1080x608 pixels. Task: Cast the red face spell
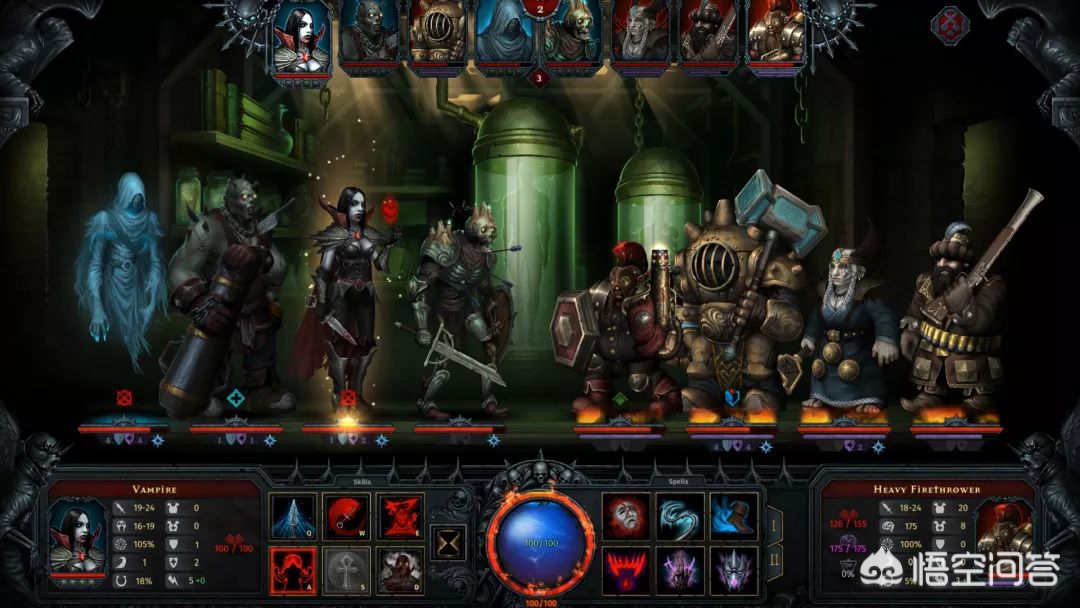626,516
